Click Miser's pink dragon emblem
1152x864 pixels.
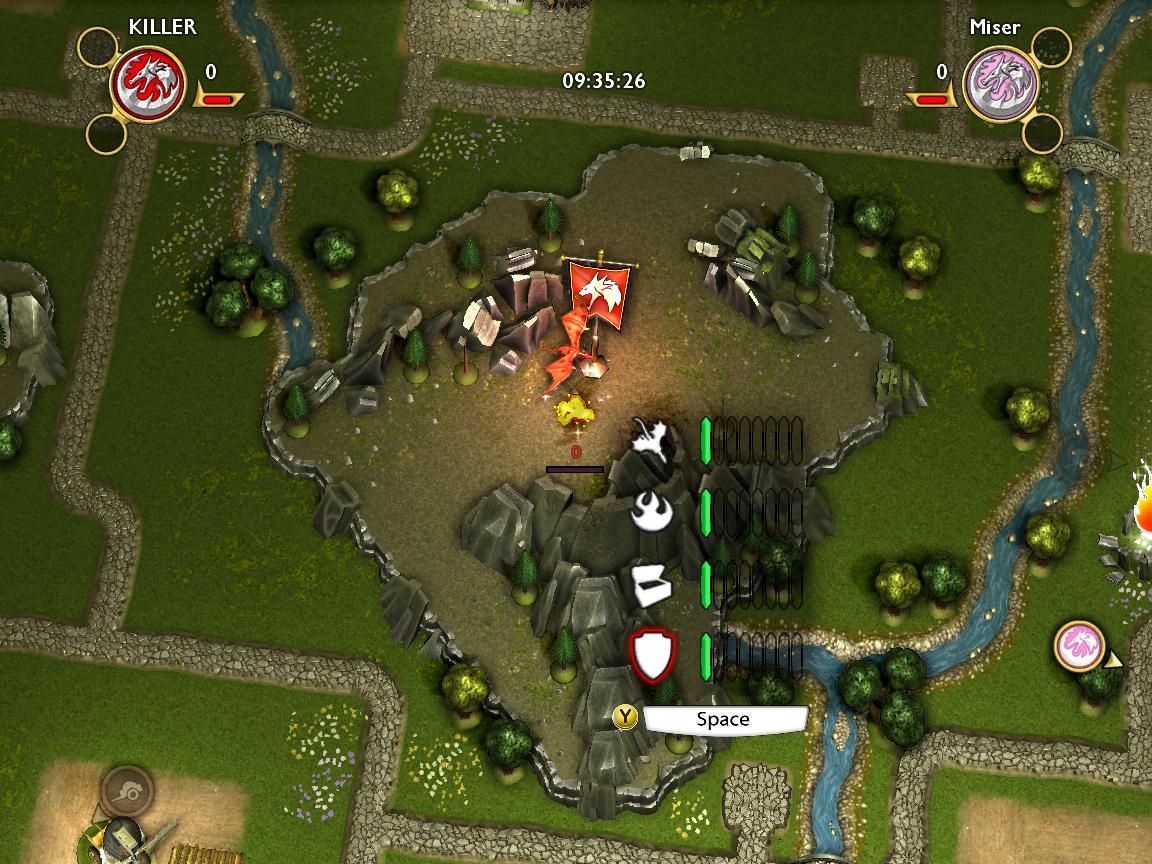[x=1000, y=83]
